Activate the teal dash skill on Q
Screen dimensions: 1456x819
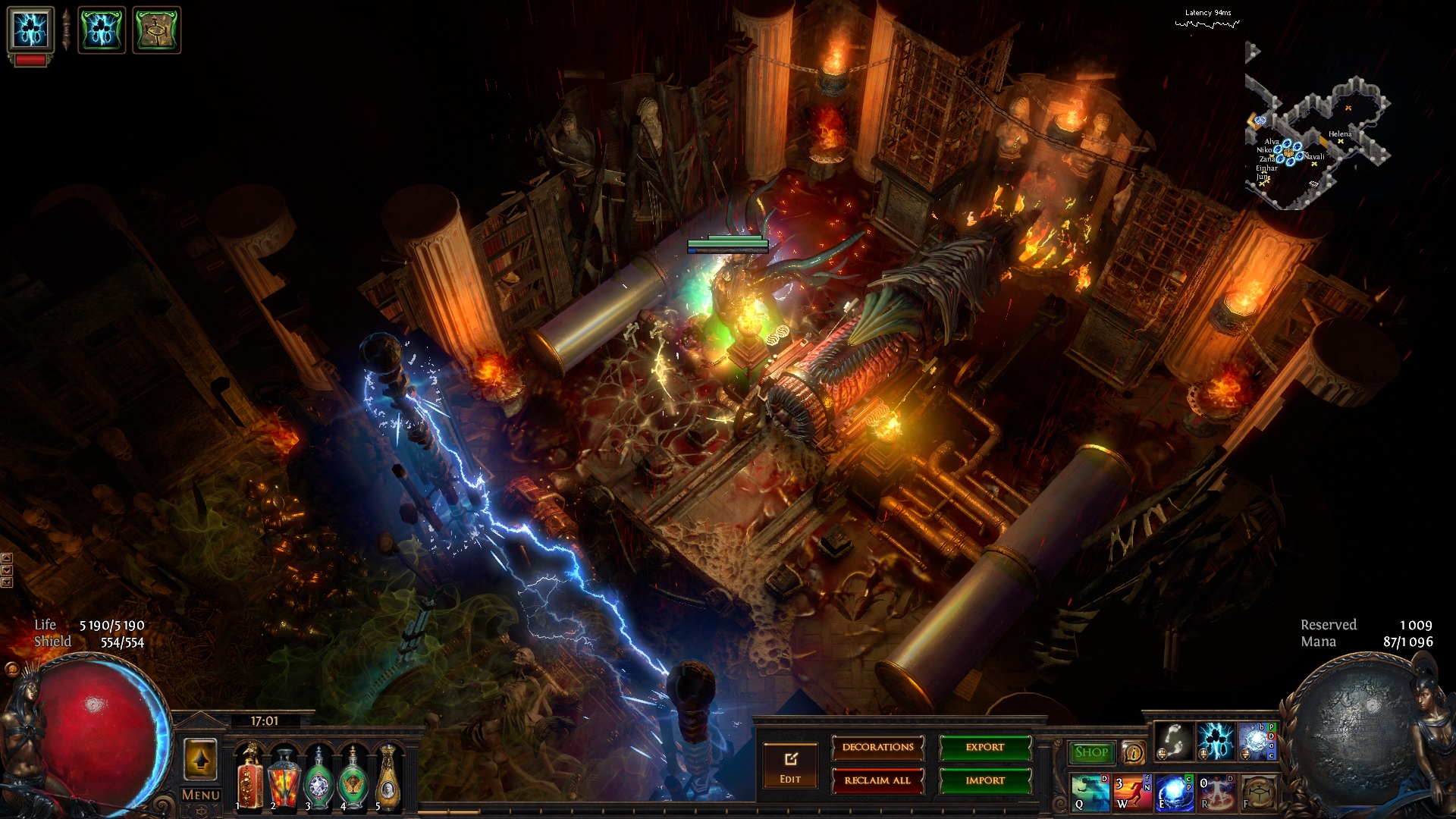point(1090,792)
